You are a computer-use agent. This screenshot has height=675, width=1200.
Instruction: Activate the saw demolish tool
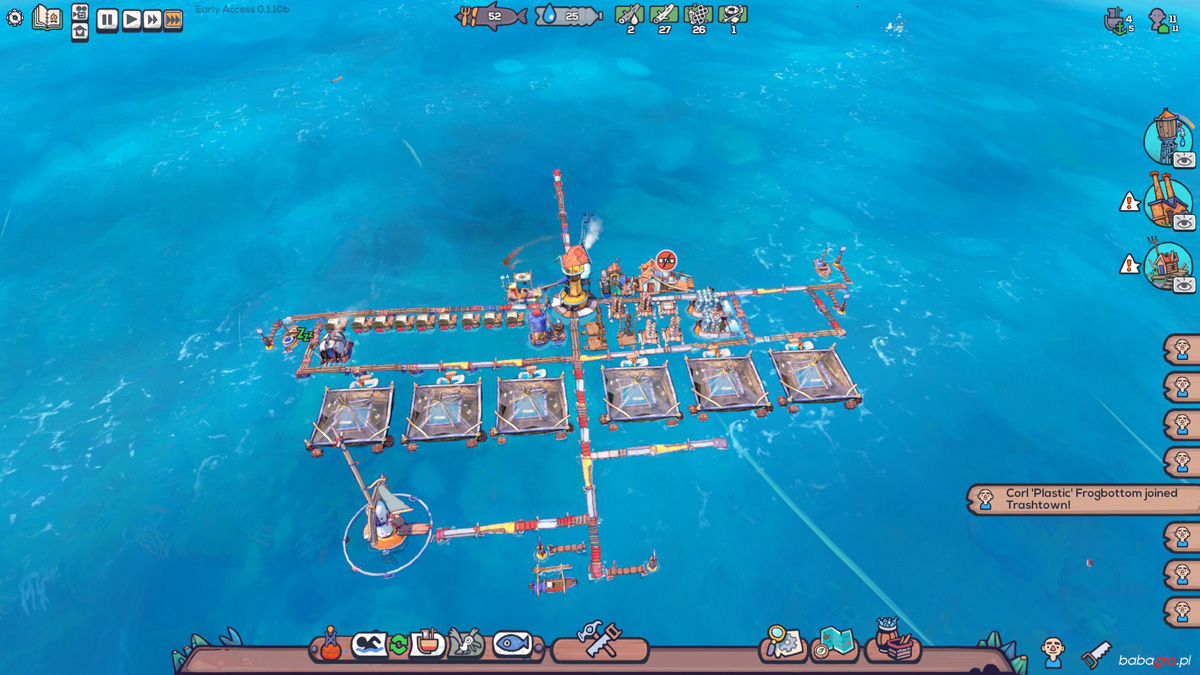click(x=1096, y=655)
